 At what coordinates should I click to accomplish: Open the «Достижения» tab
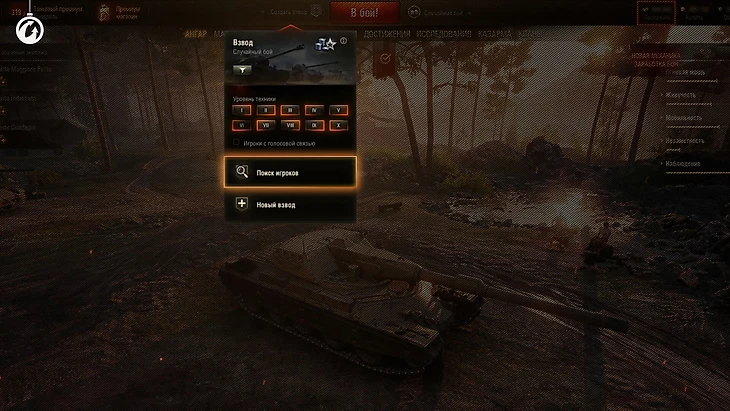386,34
